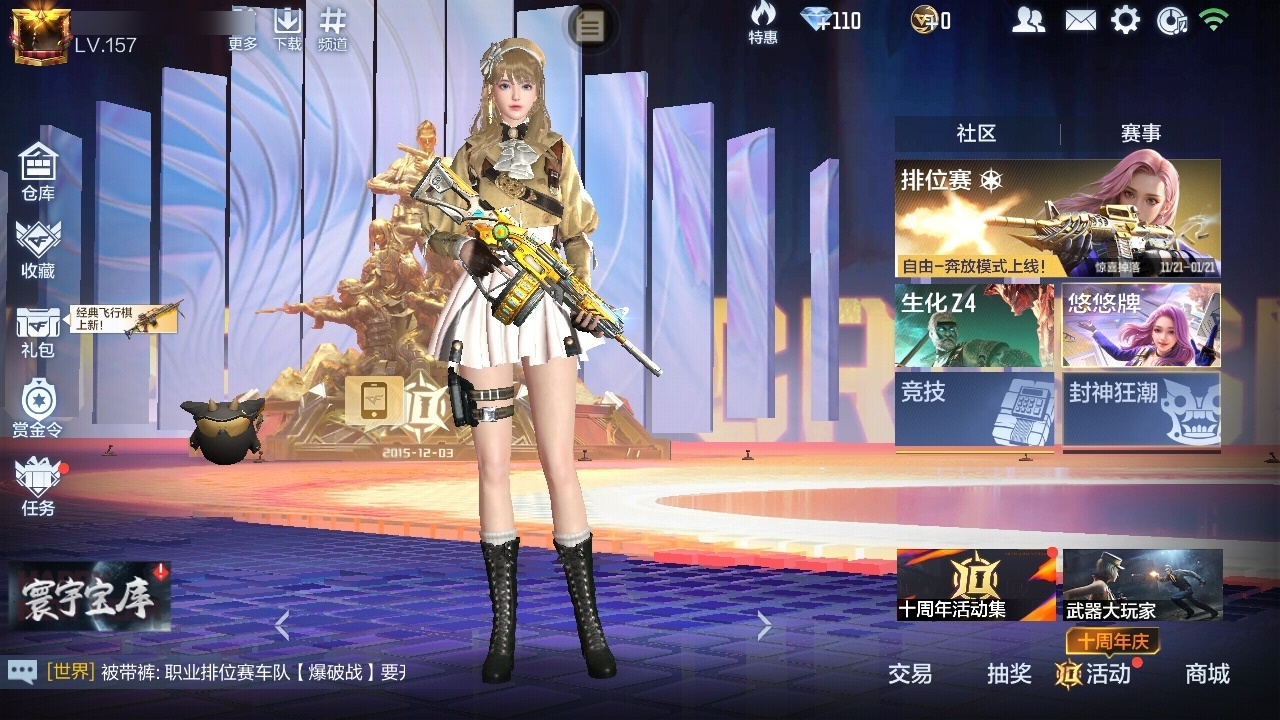Open the 仓库 warehouse panel
Image resolution: width=1280 pixels, height=720 pixels.
(37, 170)
